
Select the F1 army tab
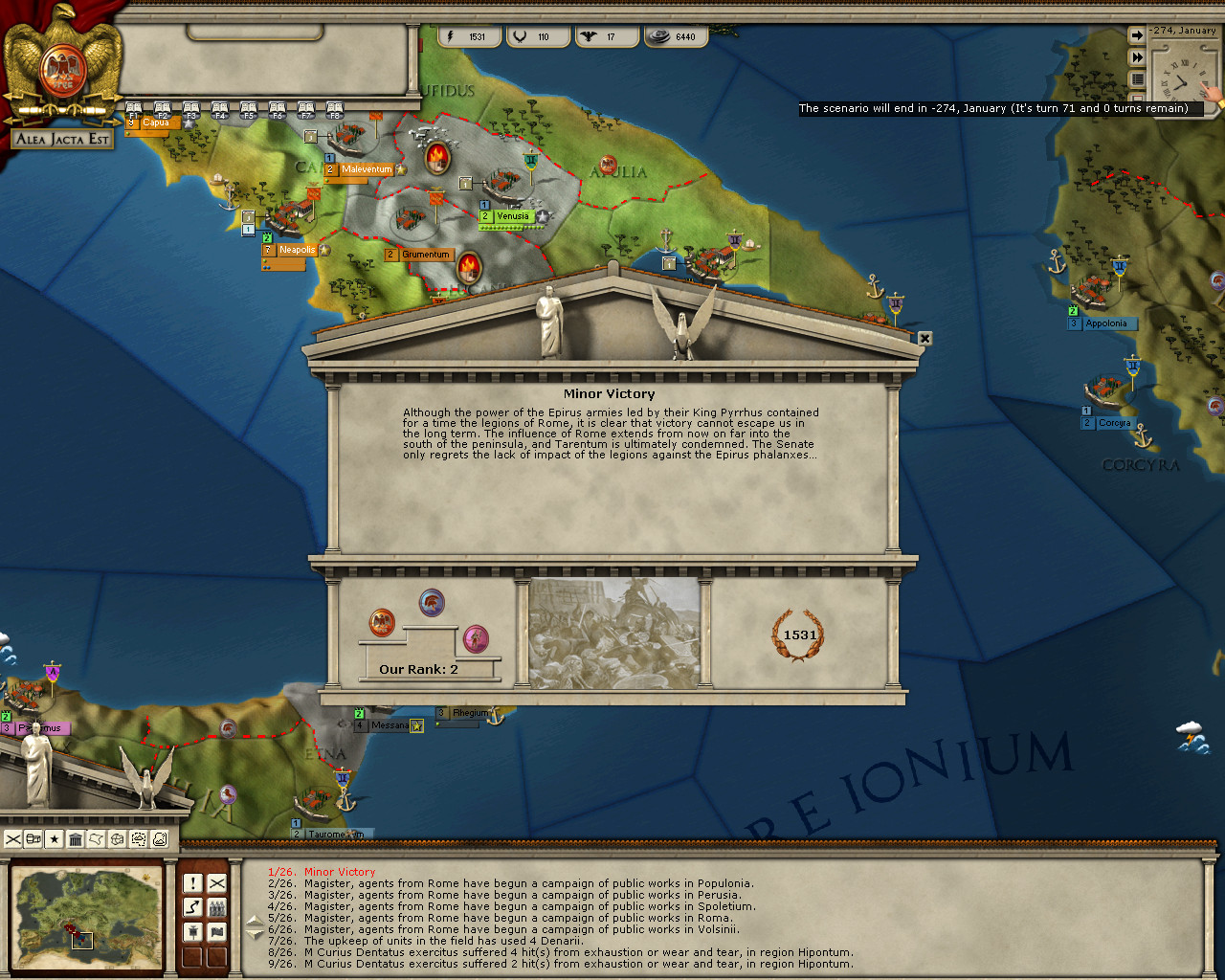(x=133, y=111)
